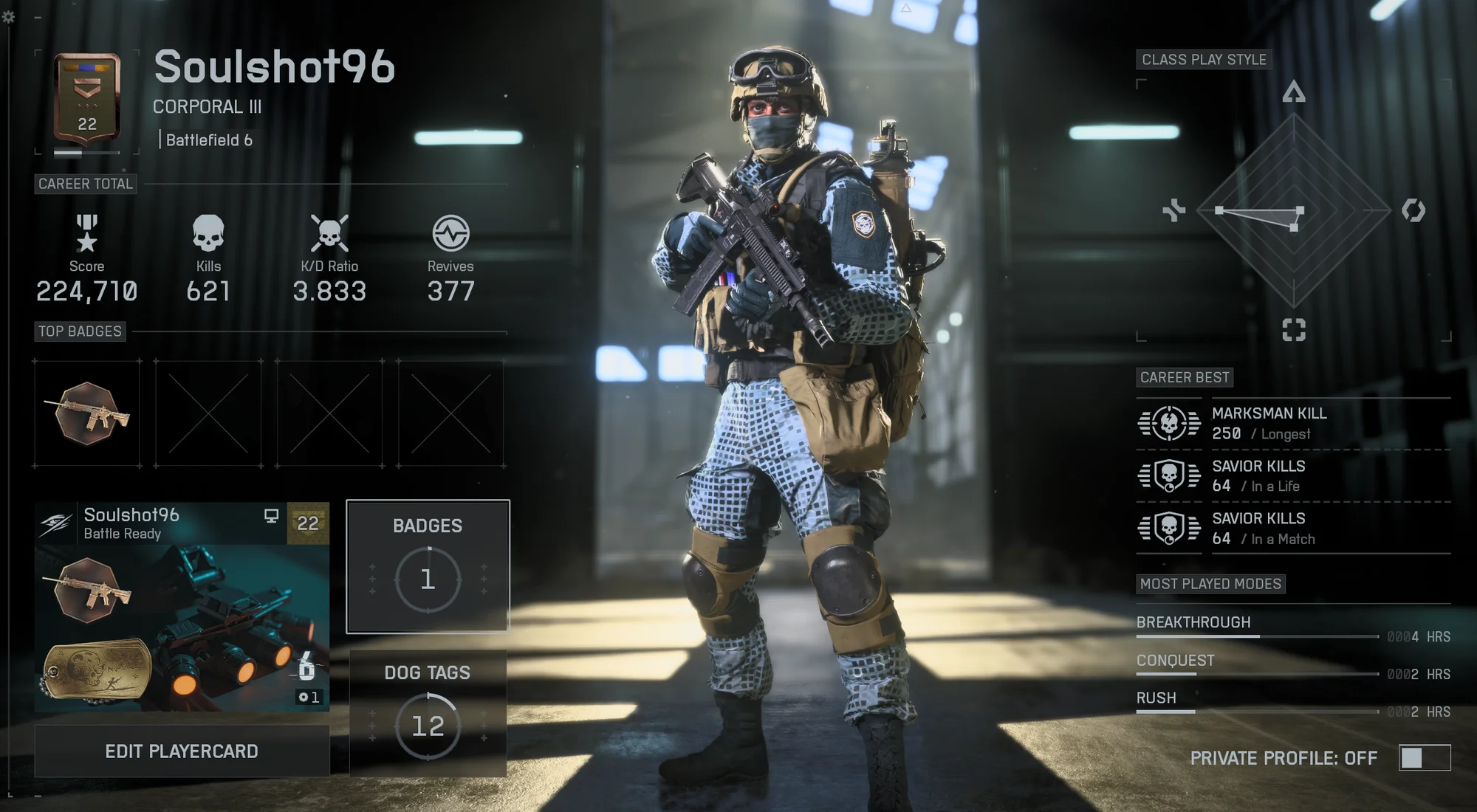The image size is (1477, 812).
Task: Open the Badges panel showing 1
Action: pos(428,566)
